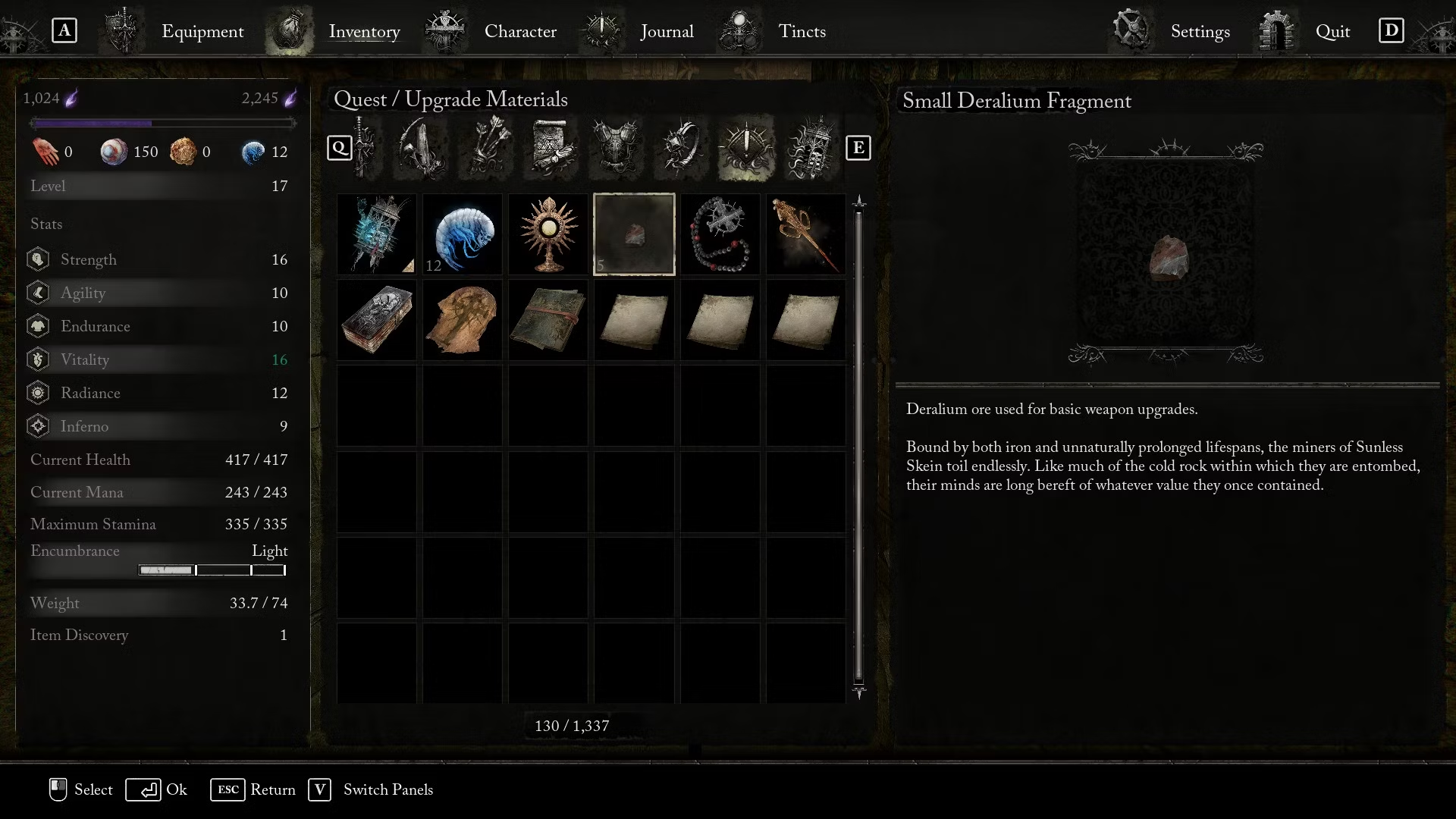Viewport: 1456px width, 819px height.
Task: Switch to the chest armor category tab
Action: click(x=617, y=147)
